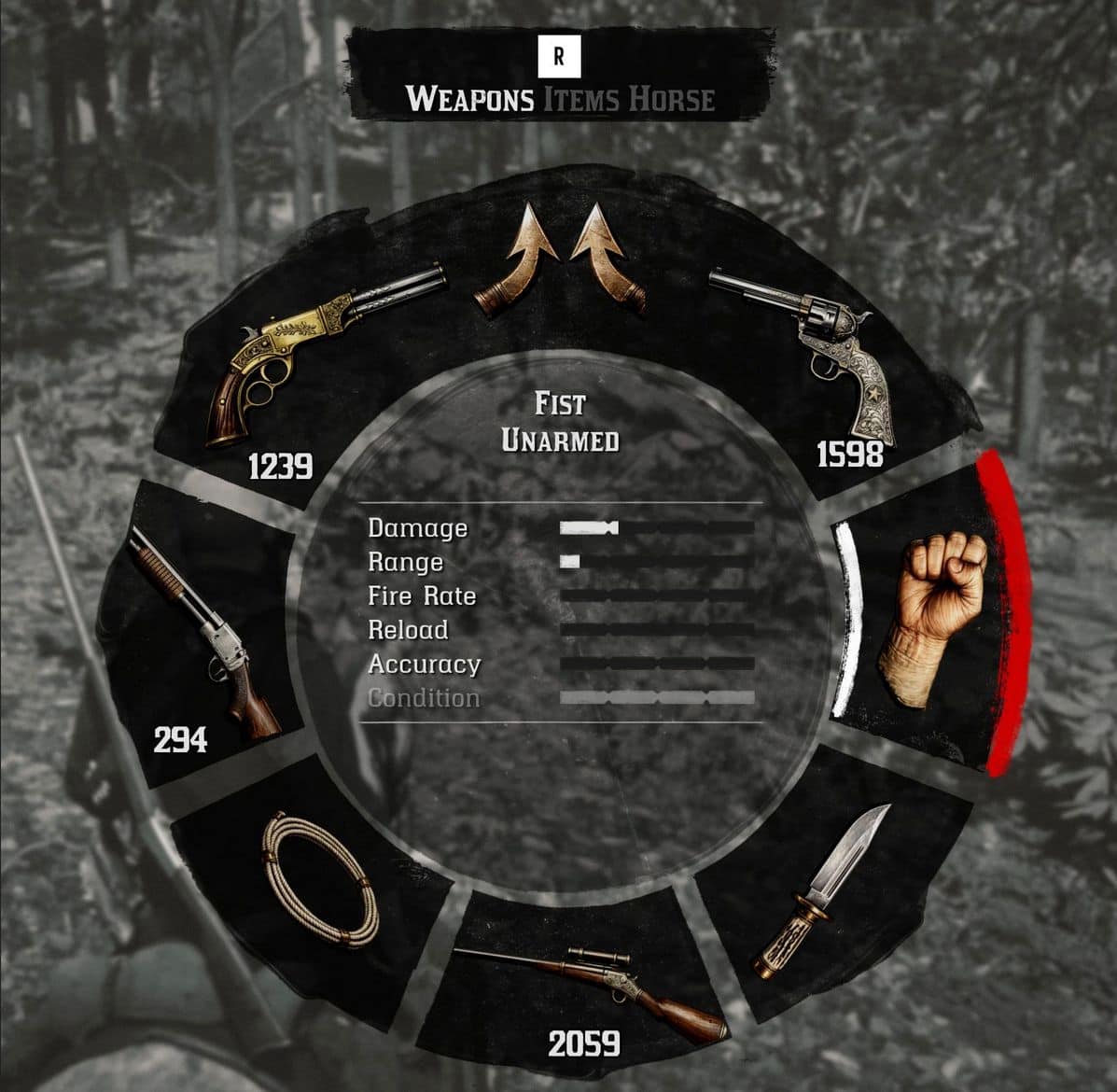Open the Items tab
The height and width of the screenshot is (1092, 1117).
[x=582, y=99]
